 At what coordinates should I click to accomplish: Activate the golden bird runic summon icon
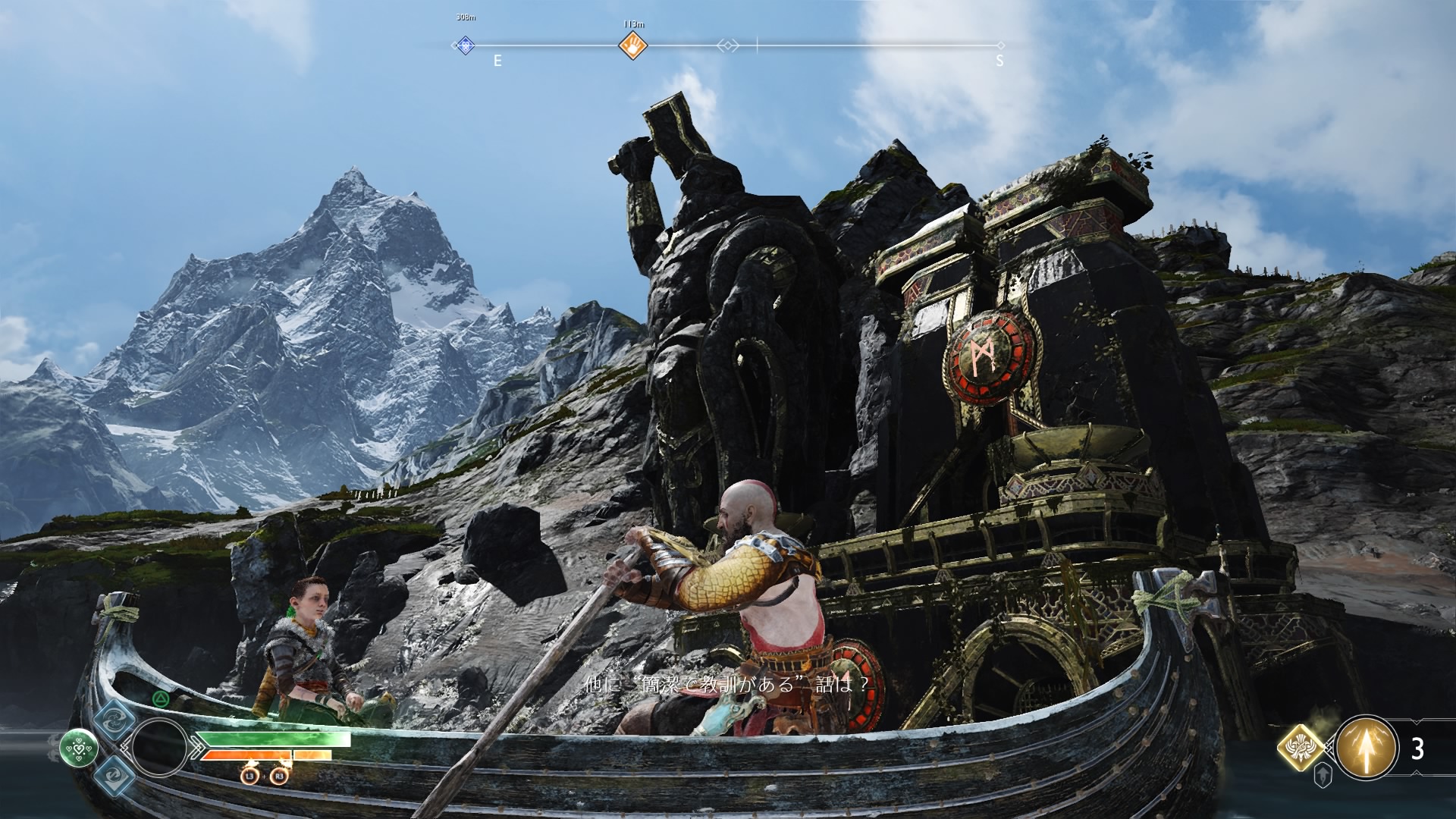click(1301, 747)
